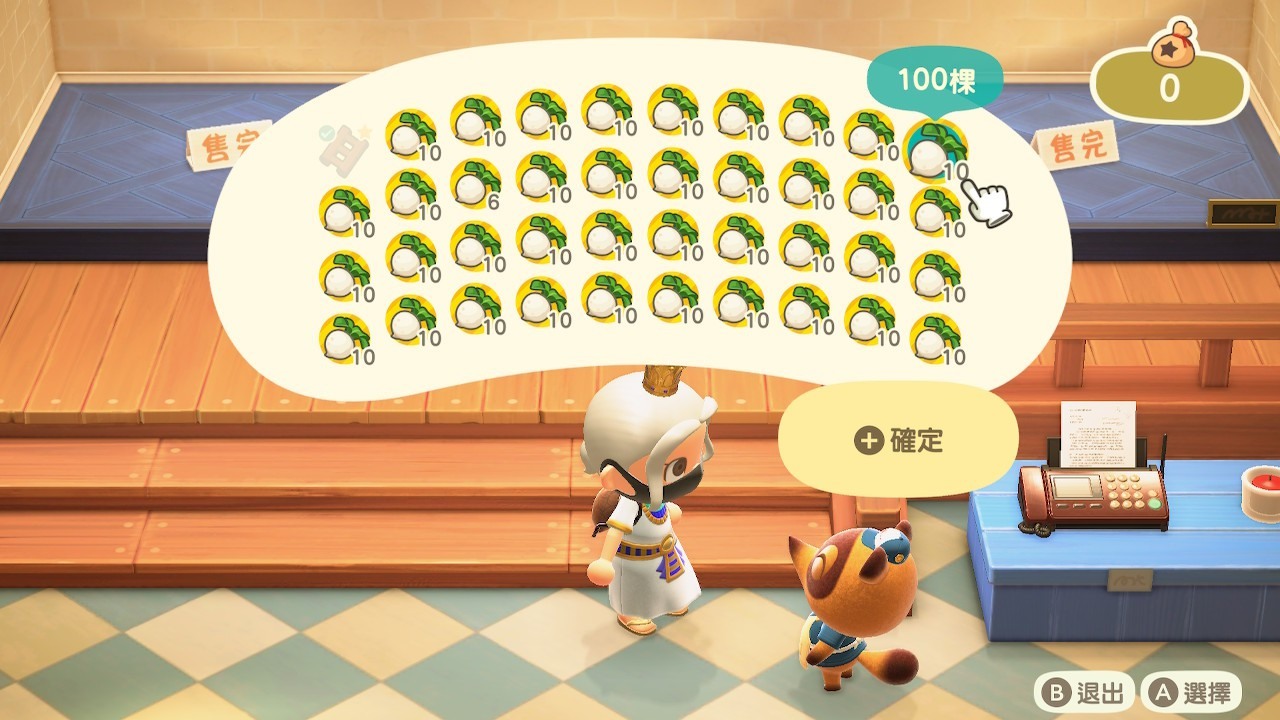
Task: Select the turnip stack under the hand cursor
Action: coord(936,152)
